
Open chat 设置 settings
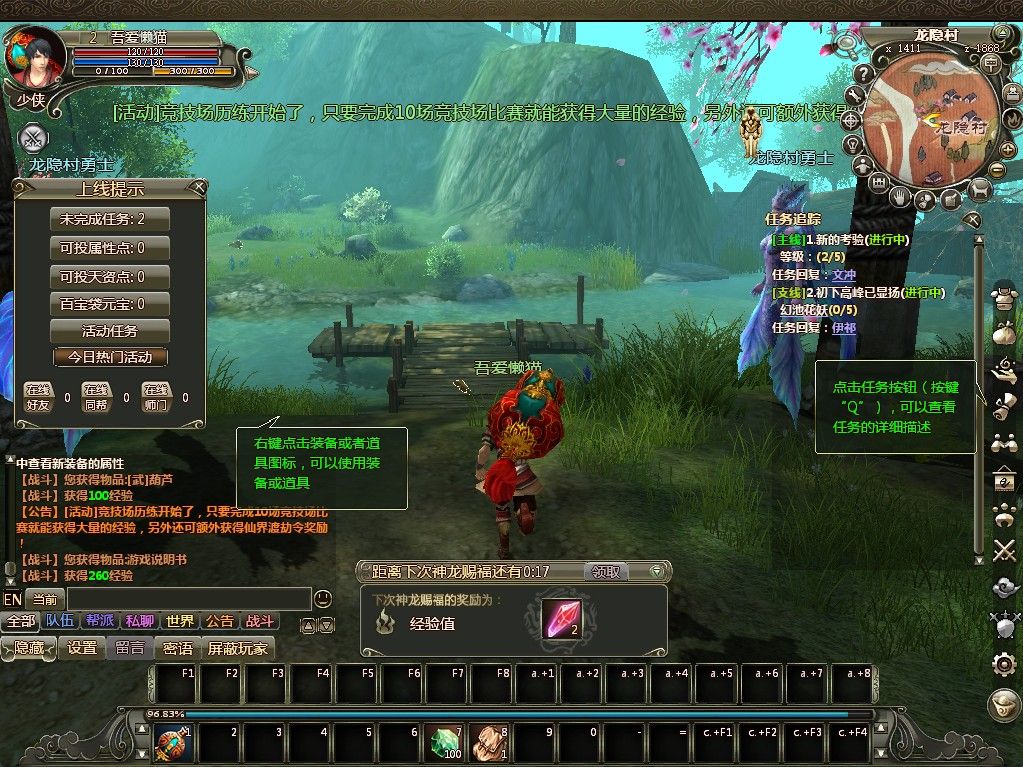82,648
